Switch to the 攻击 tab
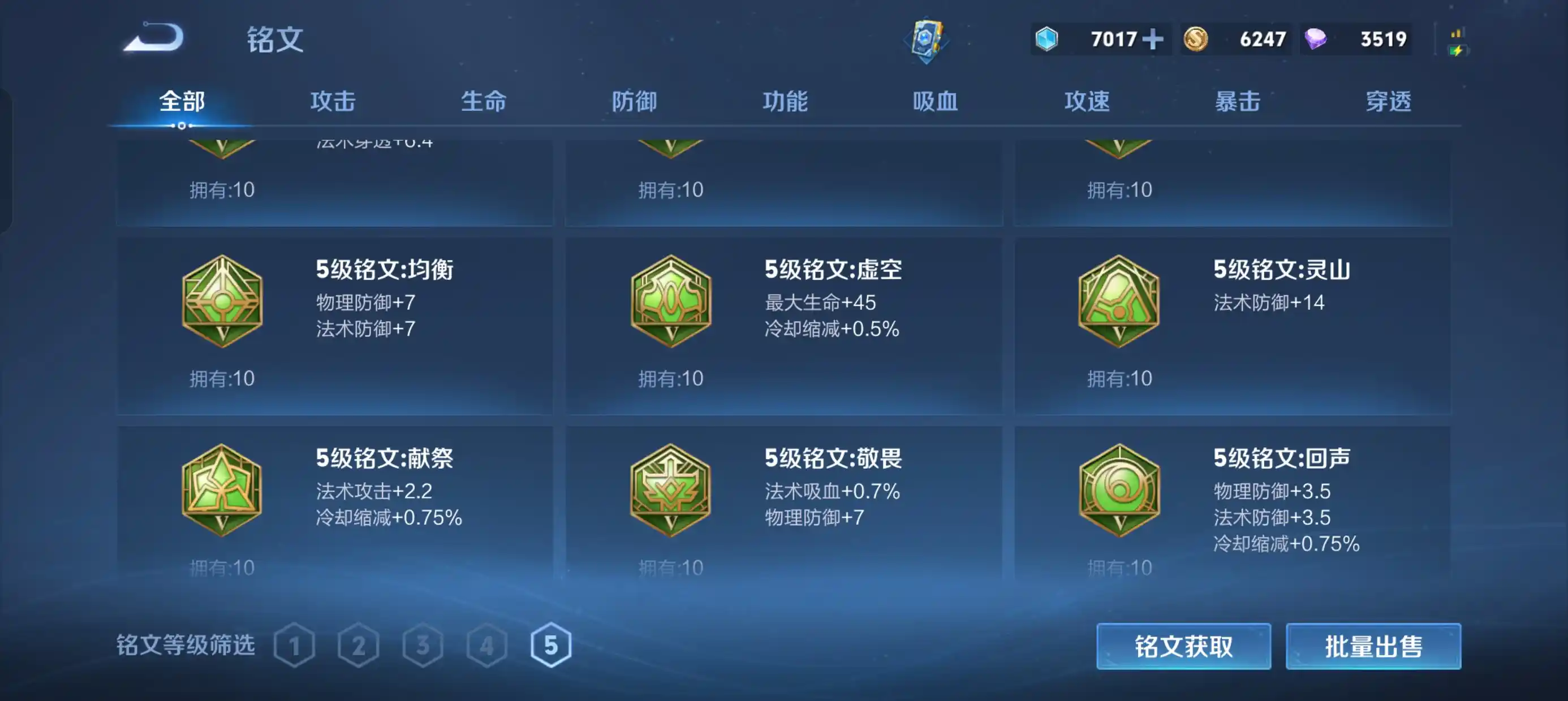This screenshot has height=701, width=1568. click(333, 102)
